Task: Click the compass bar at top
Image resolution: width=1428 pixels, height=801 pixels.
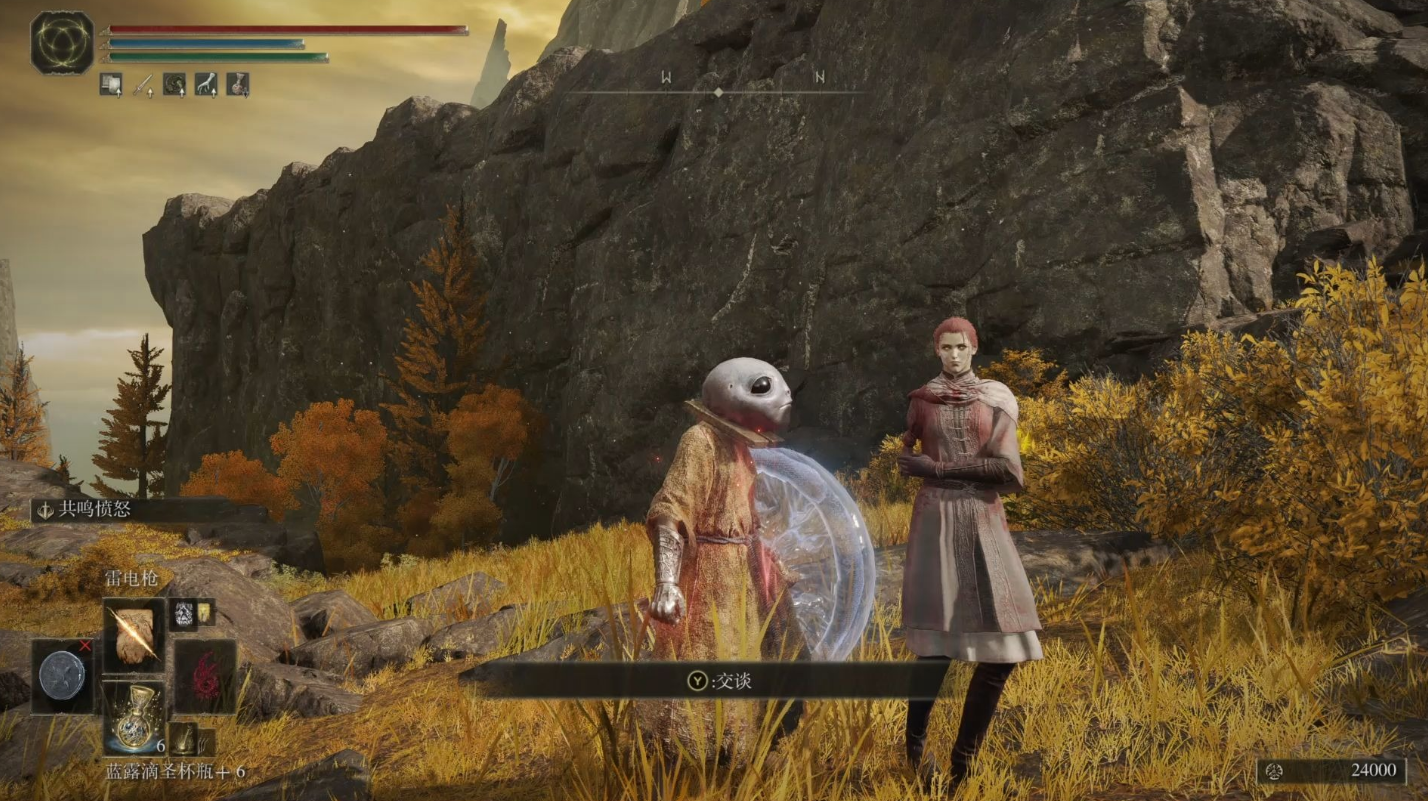Action: (717, 91)
